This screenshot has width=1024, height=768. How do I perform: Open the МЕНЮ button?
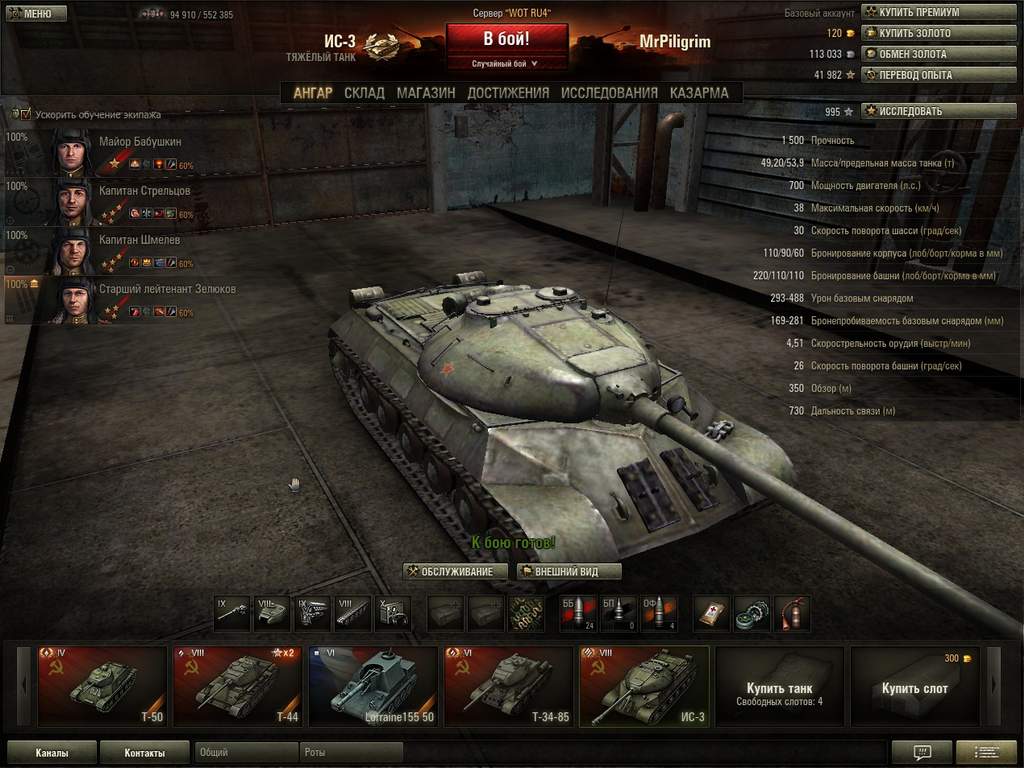pyautogui.click(x=30, y=13)
